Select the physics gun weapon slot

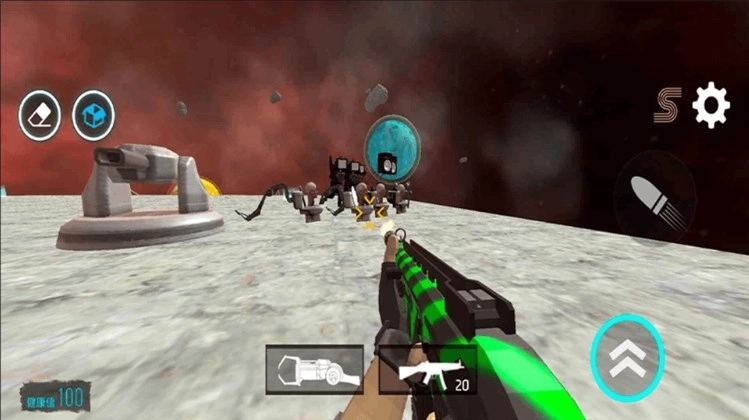[314, 369]
